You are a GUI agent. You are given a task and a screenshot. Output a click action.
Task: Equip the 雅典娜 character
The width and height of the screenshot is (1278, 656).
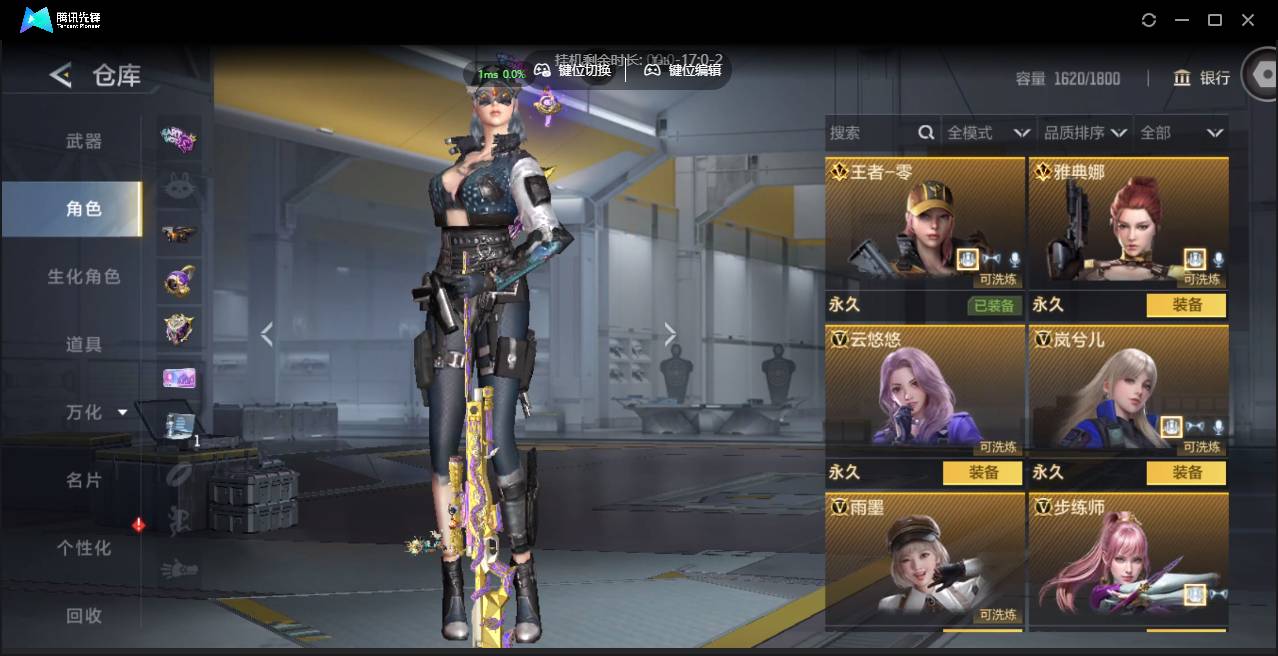(x=1186, y=305)
